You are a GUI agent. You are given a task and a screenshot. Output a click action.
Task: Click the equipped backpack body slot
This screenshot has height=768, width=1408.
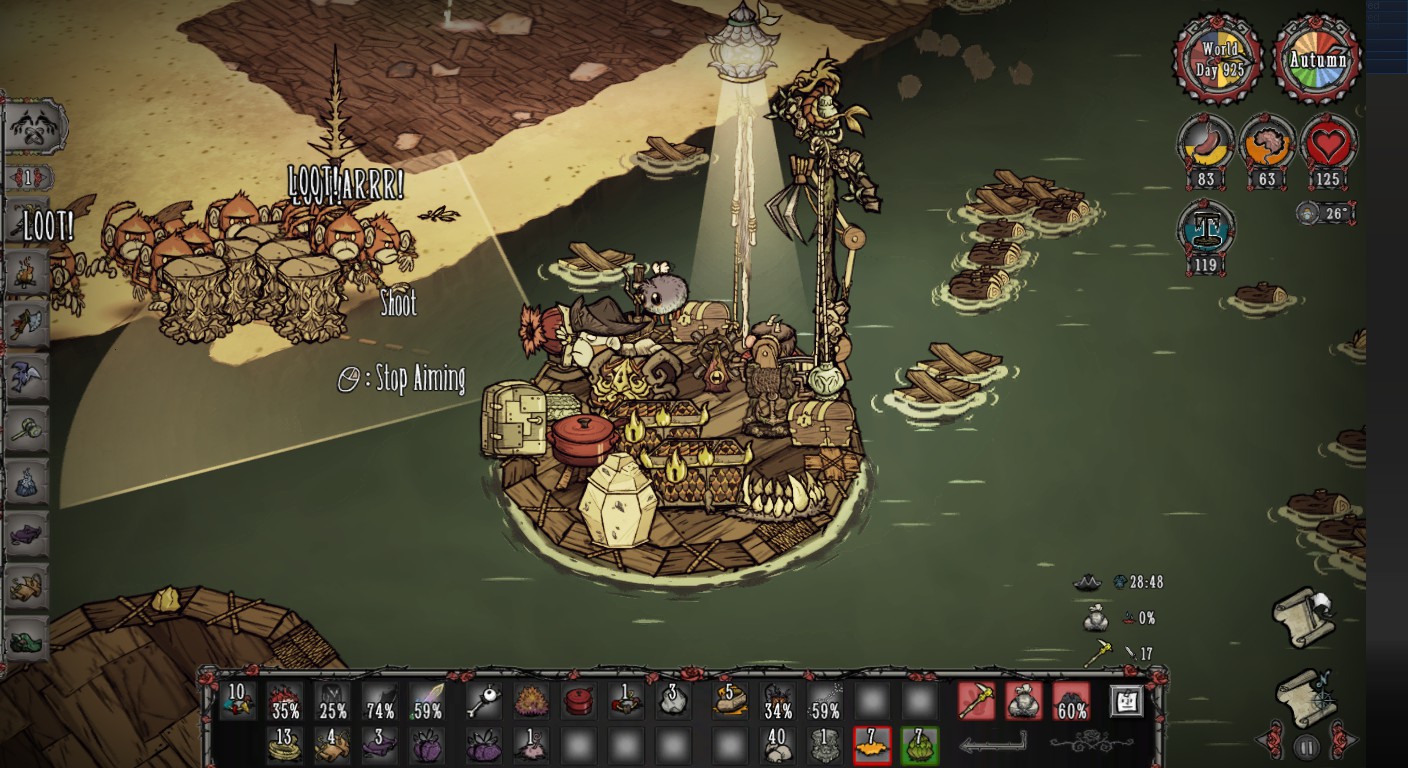click(1023, 701)
